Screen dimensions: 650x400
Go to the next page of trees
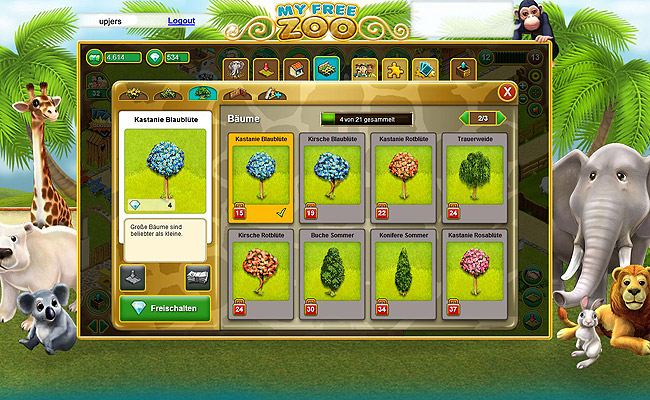pyautogui.click(x=502, y=118)
